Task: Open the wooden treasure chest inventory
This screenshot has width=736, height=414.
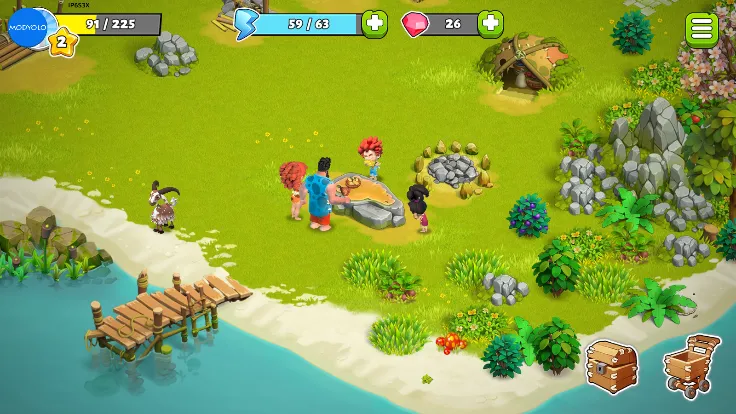Action: pos(611,365)
